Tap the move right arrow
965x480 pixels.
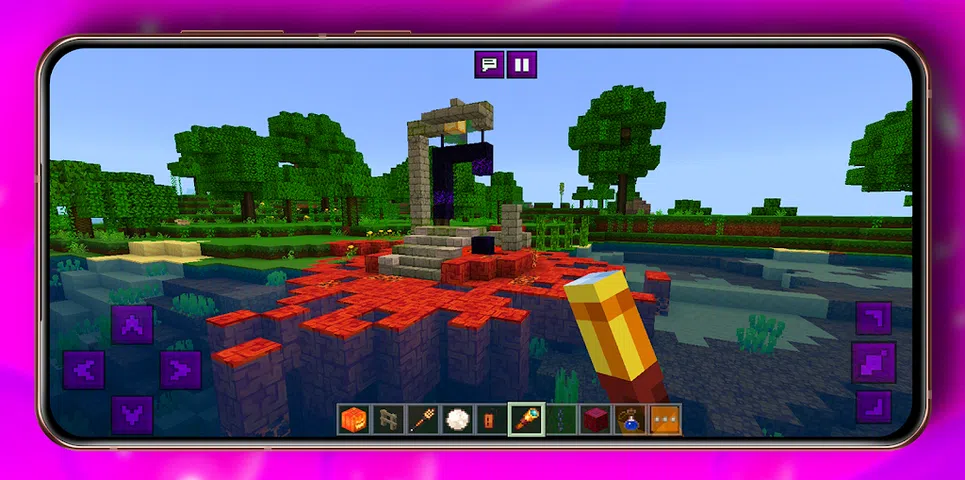(180, 370)
